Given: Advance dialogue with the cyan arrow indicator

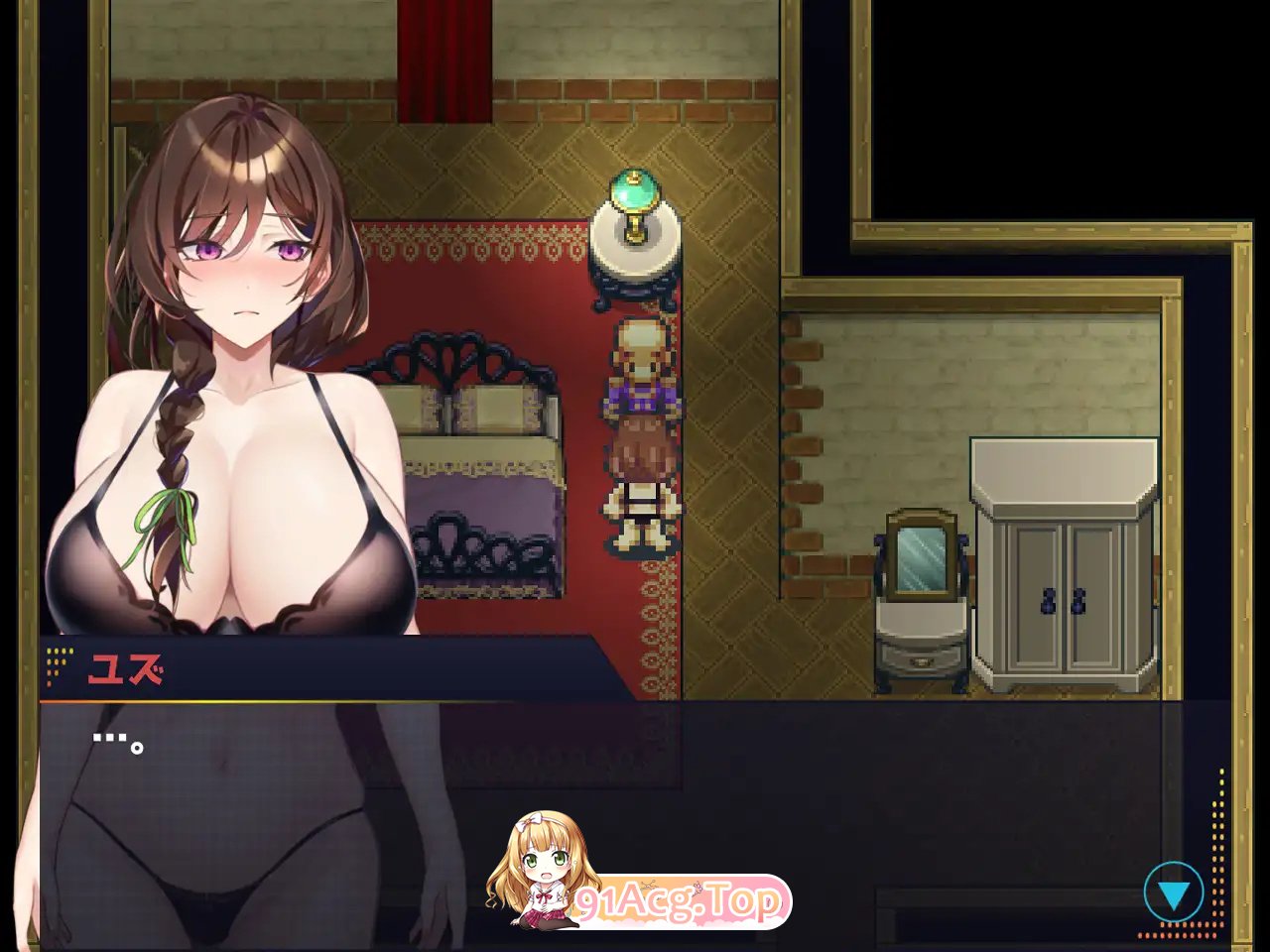Looking at the screenshot, I should (x=1176, y=891).
